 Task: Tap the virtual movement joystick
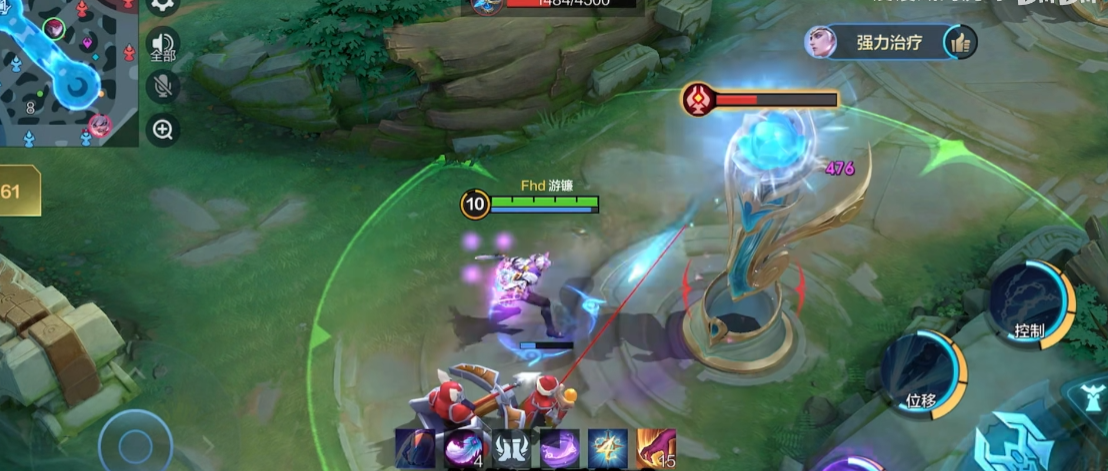pyautogui.click(x=135, y=443)
